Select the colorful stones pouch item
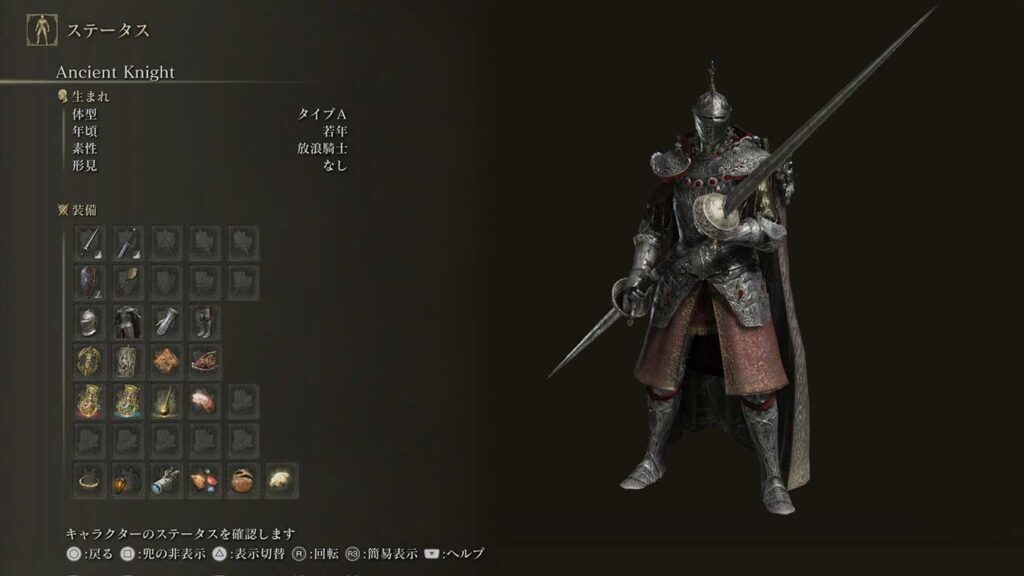Viewport: 1024px width, 576px height. click(x=204, y=480)
